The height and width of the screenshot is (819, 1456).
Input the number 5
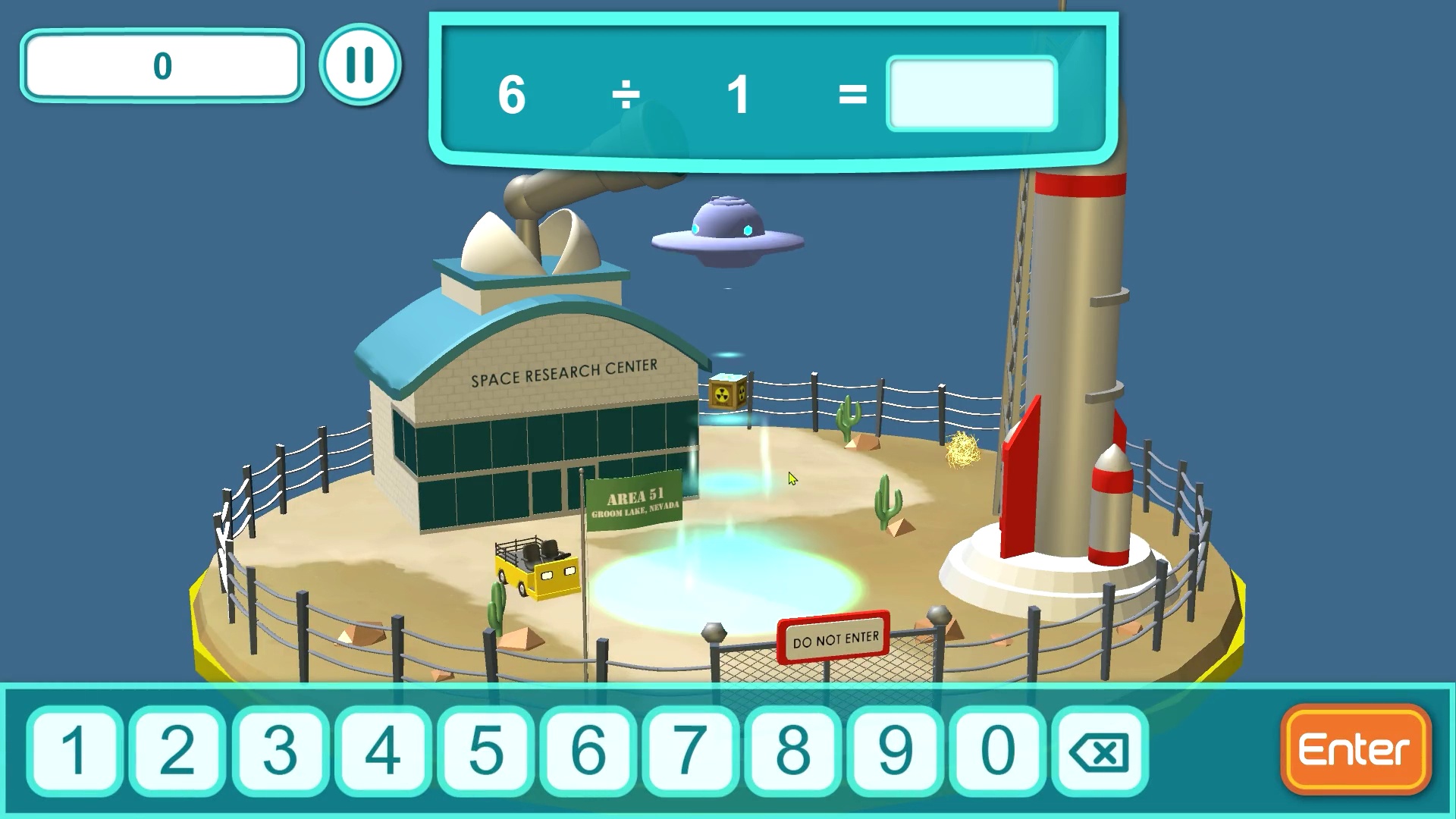point(485,750)
